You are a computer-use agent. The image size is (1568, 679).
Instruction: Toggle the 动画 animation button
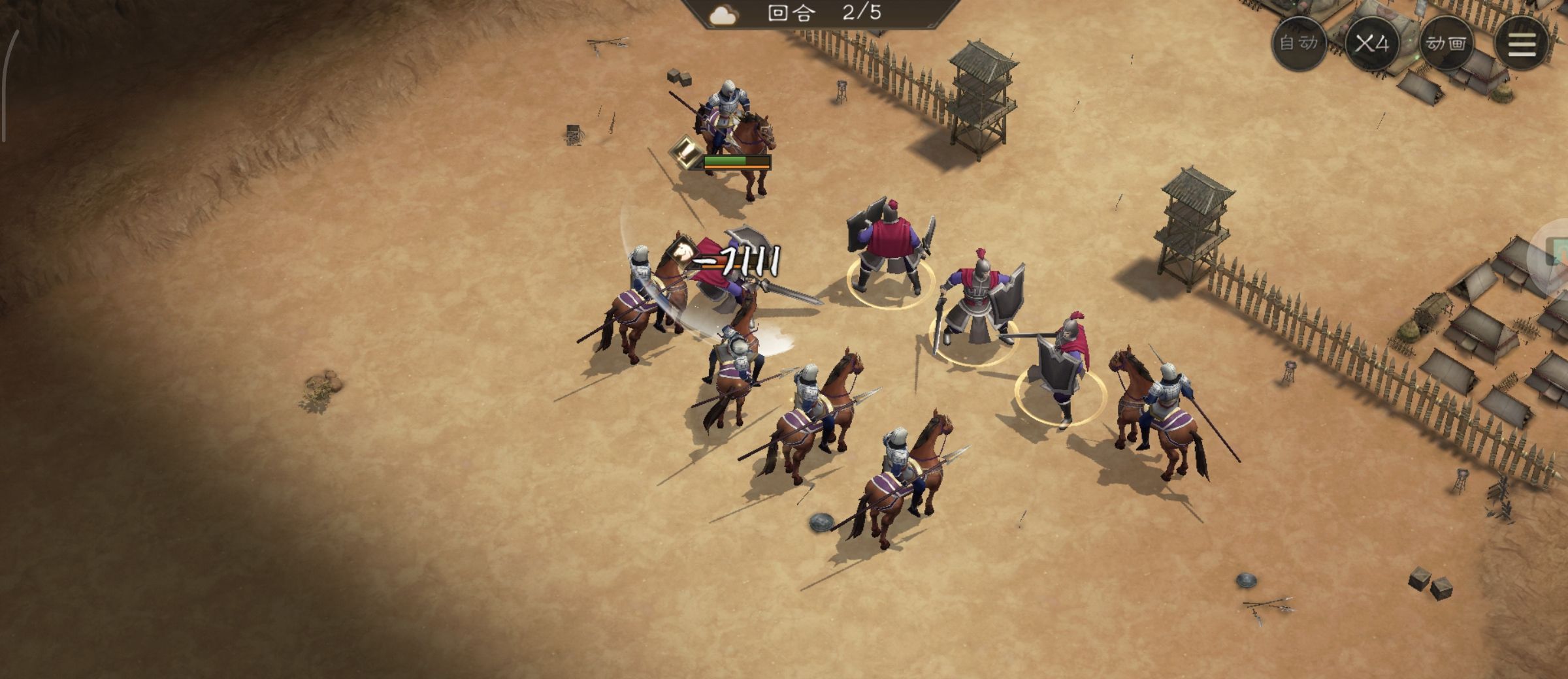(1446, 43)
